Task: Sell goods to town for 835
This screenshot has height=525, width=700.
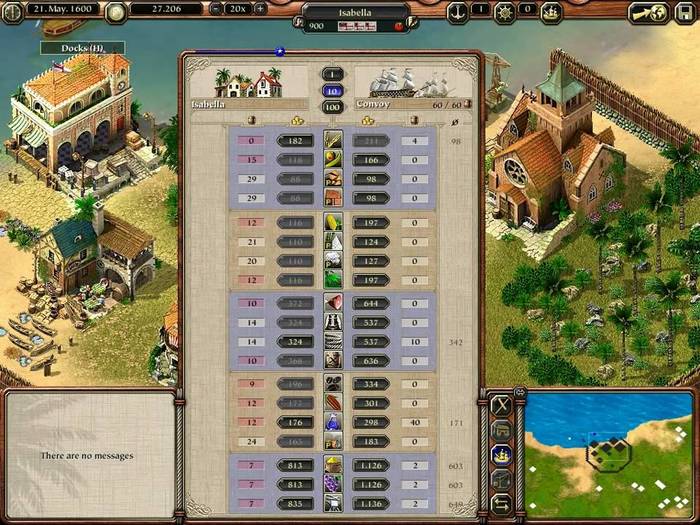Action: (295, 503)
